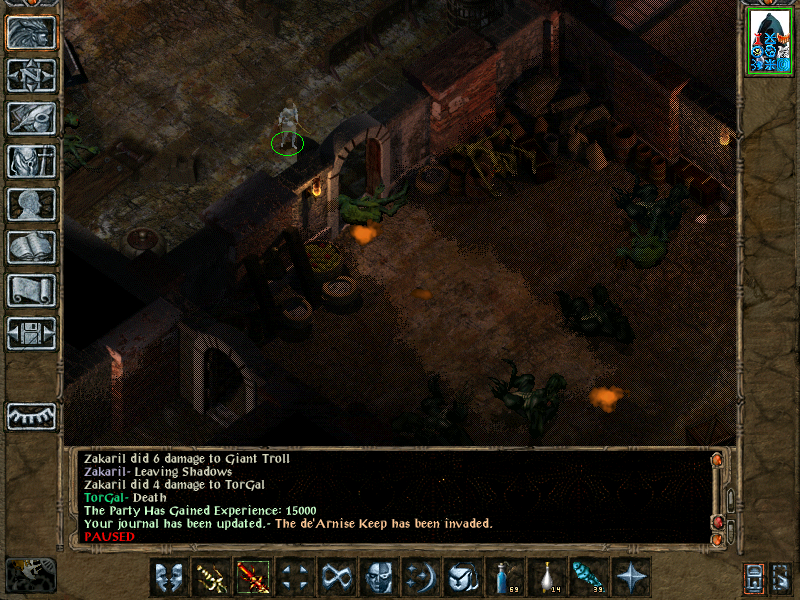Open the journal with the quill button
Screen dimensions: 800x600
31,118
